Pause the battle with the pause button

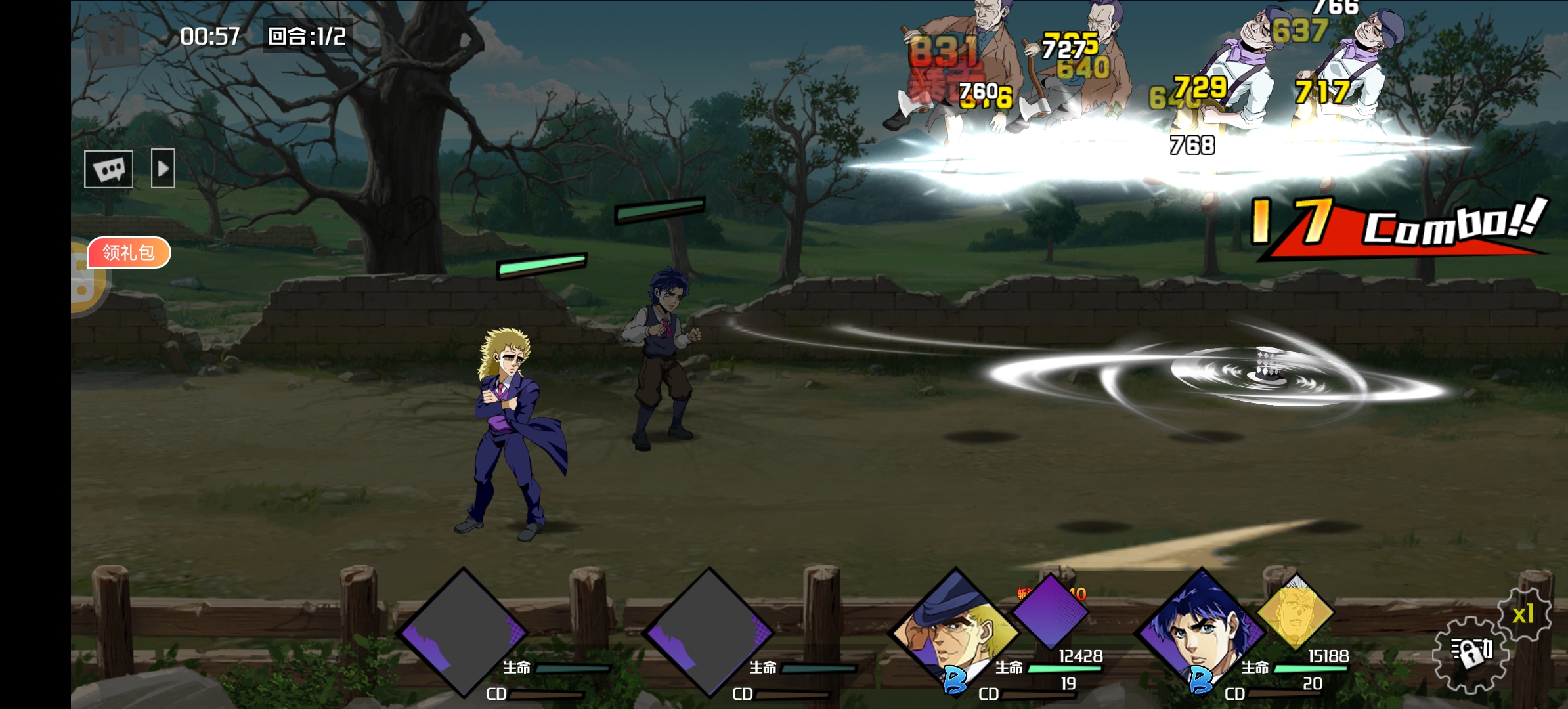tap(112, 41)
